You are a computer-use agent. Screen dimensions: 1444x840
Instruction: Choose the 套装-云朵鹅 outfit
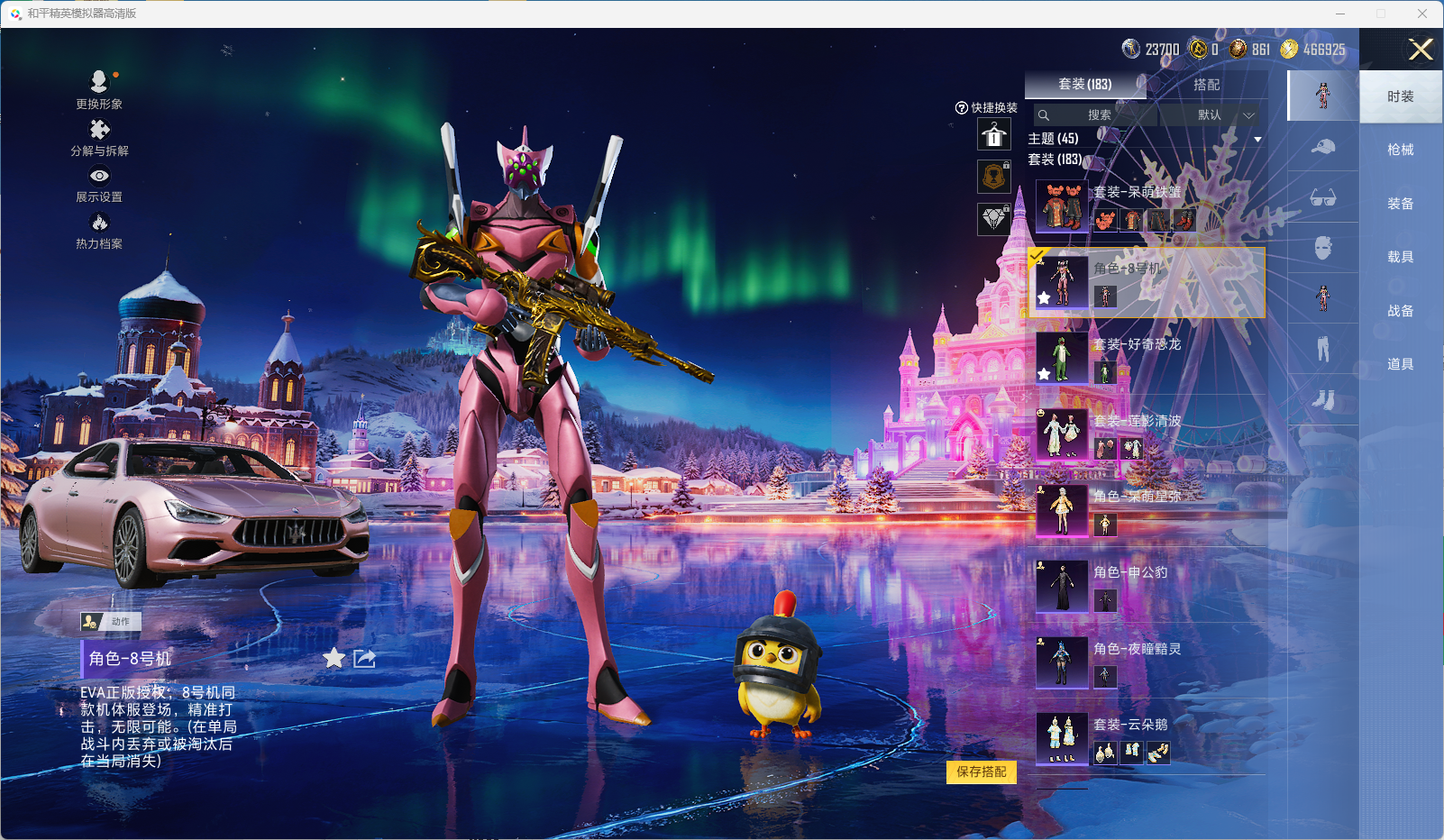click(x=1146, y=738)
